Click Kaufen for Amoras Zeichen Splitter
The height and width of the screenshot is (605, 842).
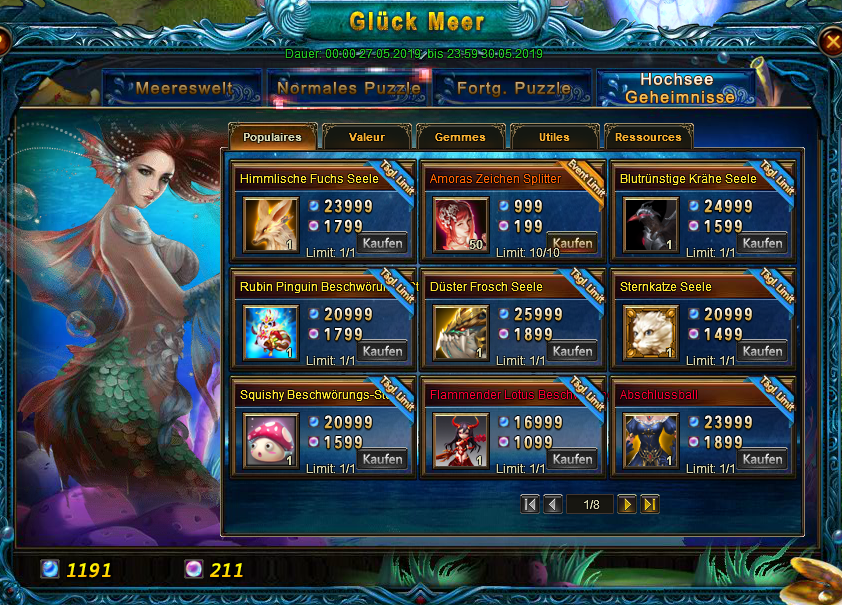pos(573,243)
